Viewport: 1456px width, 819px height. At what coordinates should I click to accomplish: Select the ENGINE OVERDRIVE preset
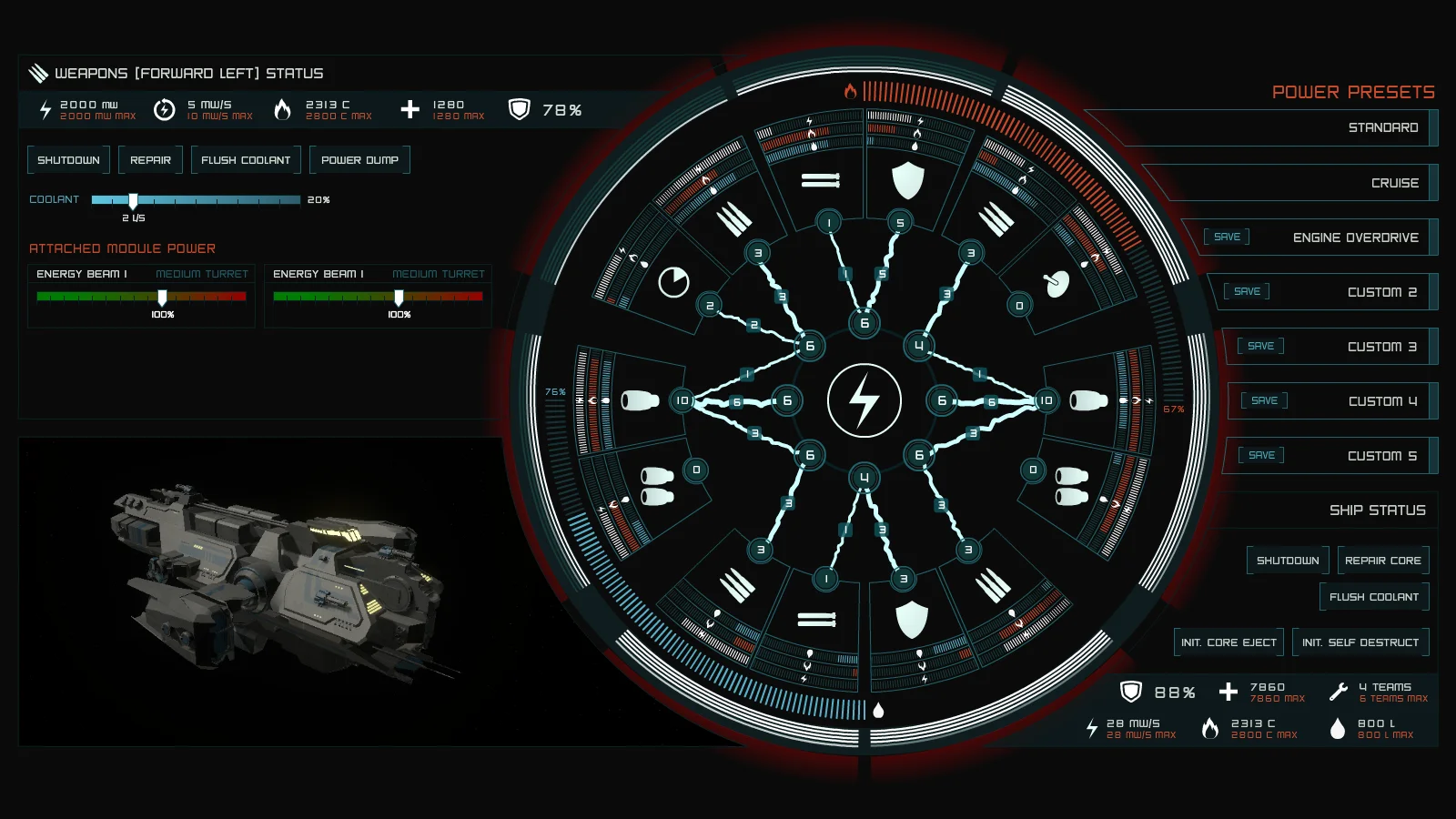pos(1355,237)
